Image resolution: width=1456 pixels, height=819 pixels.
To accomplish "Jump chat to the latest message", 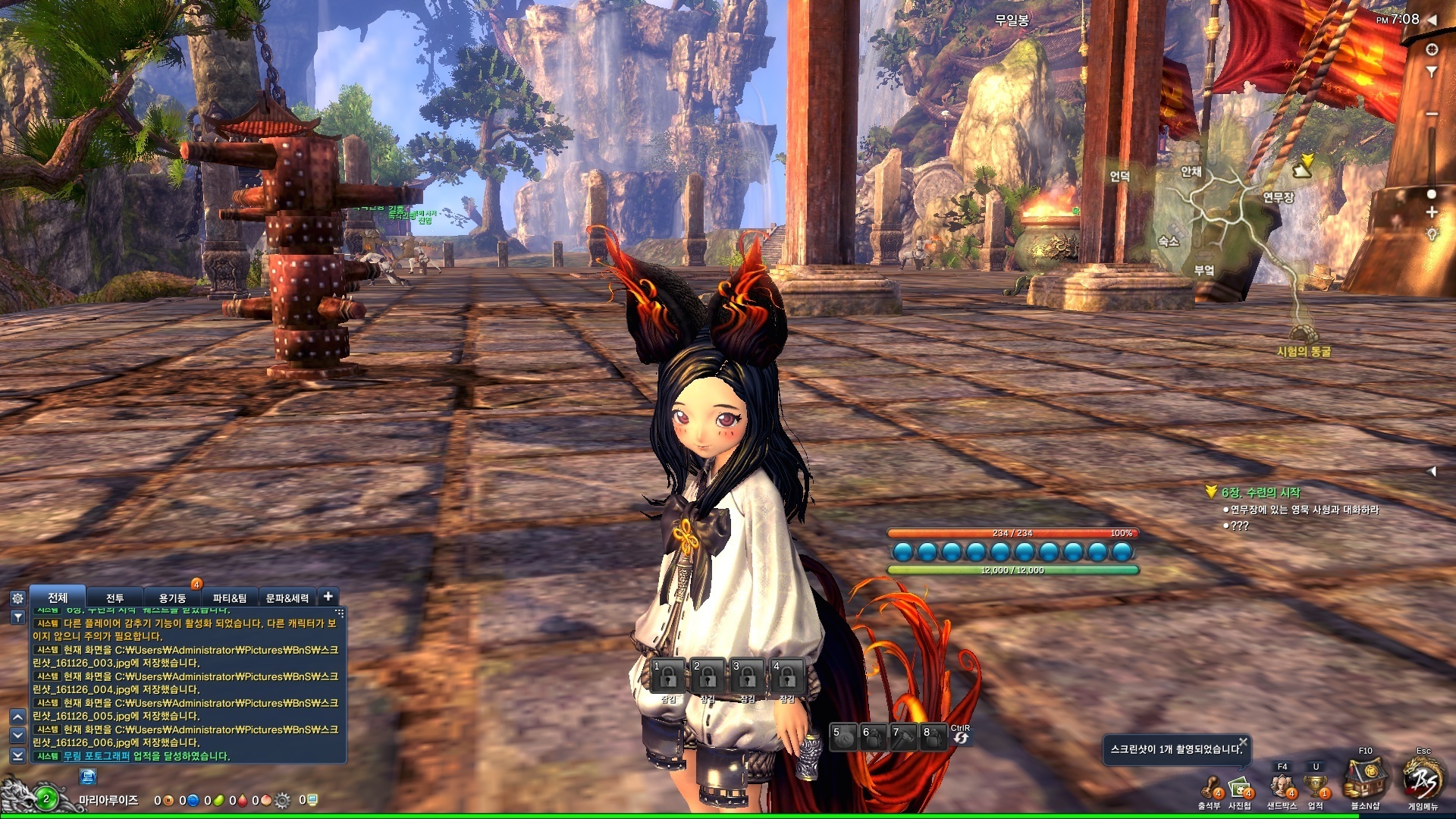I will (x=17, y=755).
